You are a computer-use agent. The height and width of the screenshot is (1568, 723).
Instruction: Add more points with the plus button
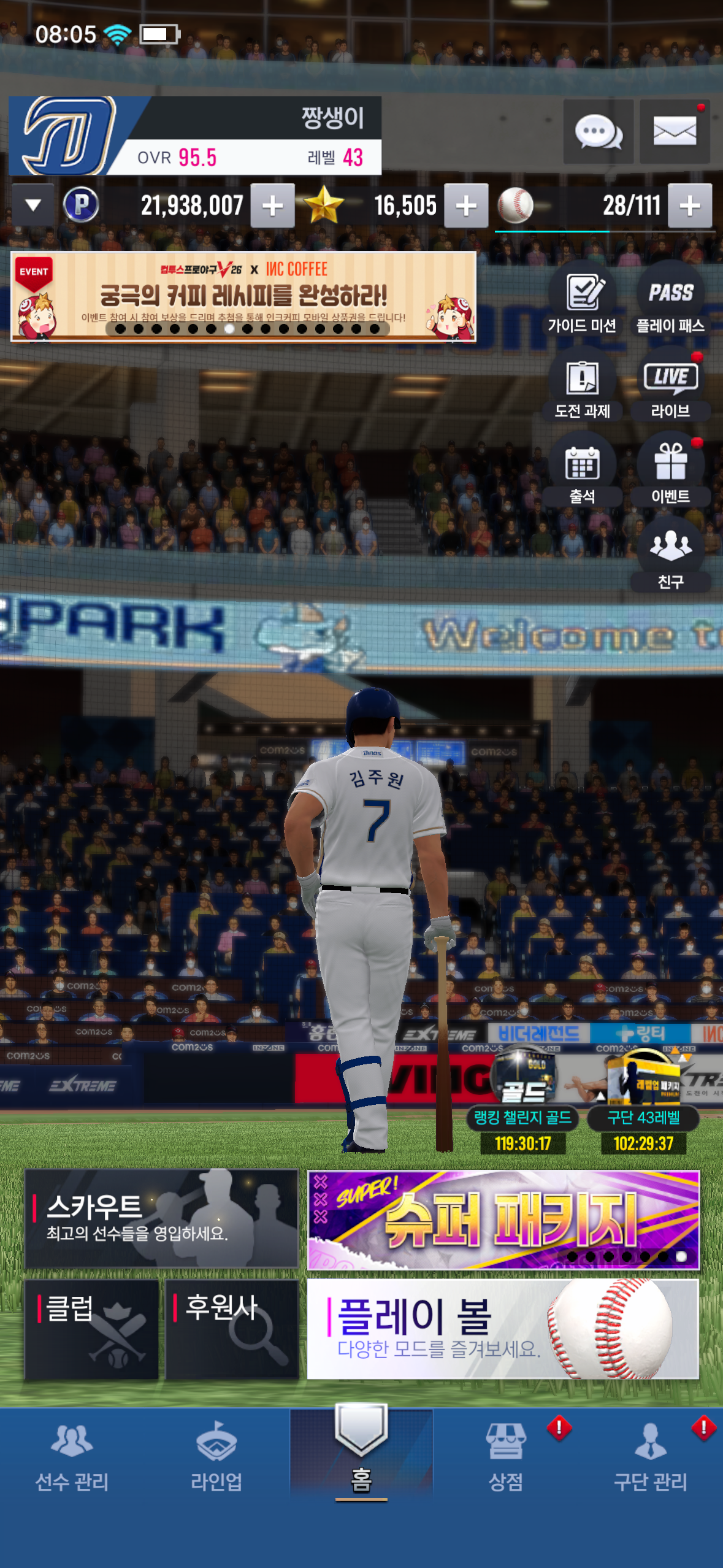(x=273, y=206)
